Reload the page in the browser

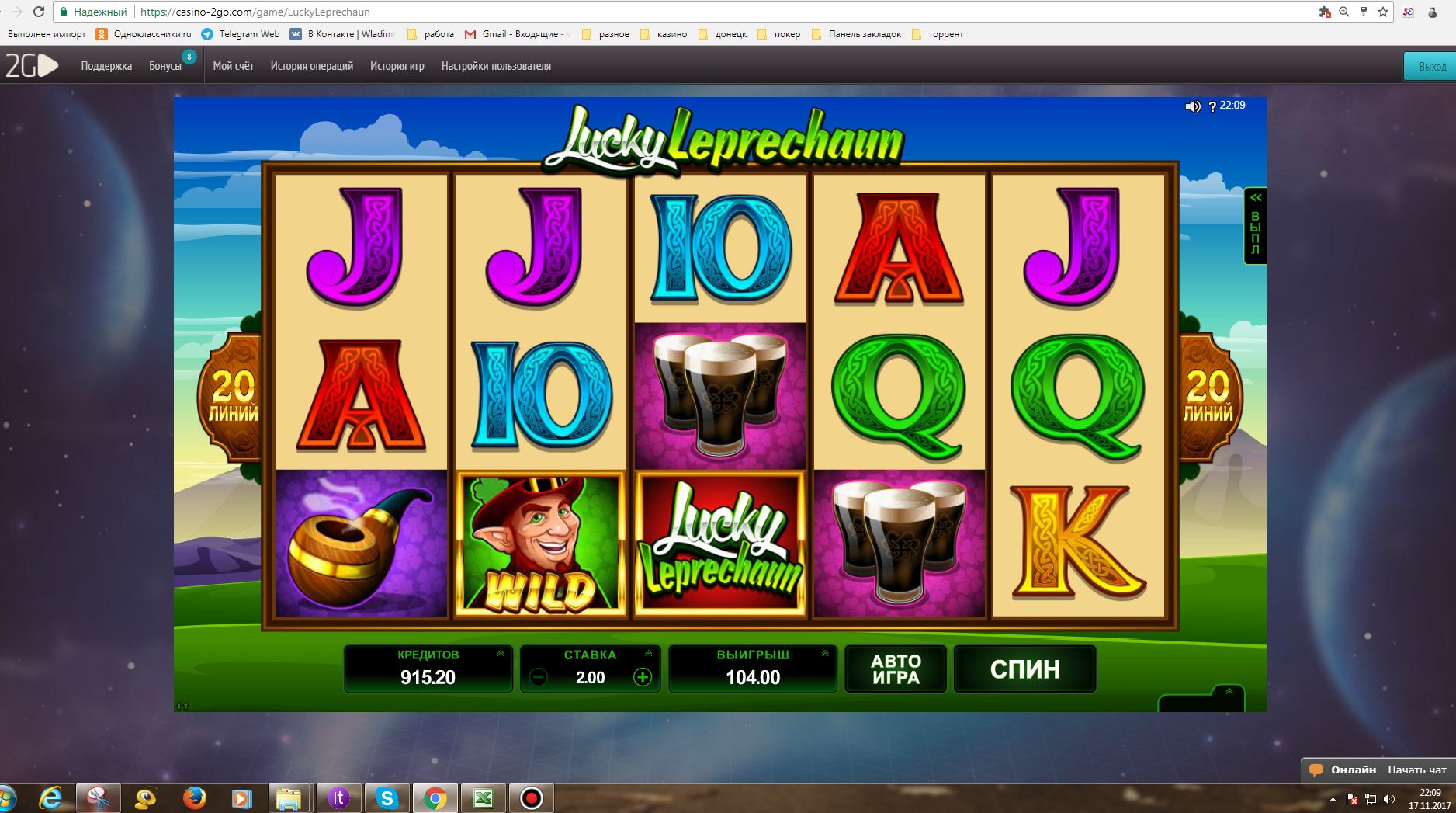coord(39,12)
